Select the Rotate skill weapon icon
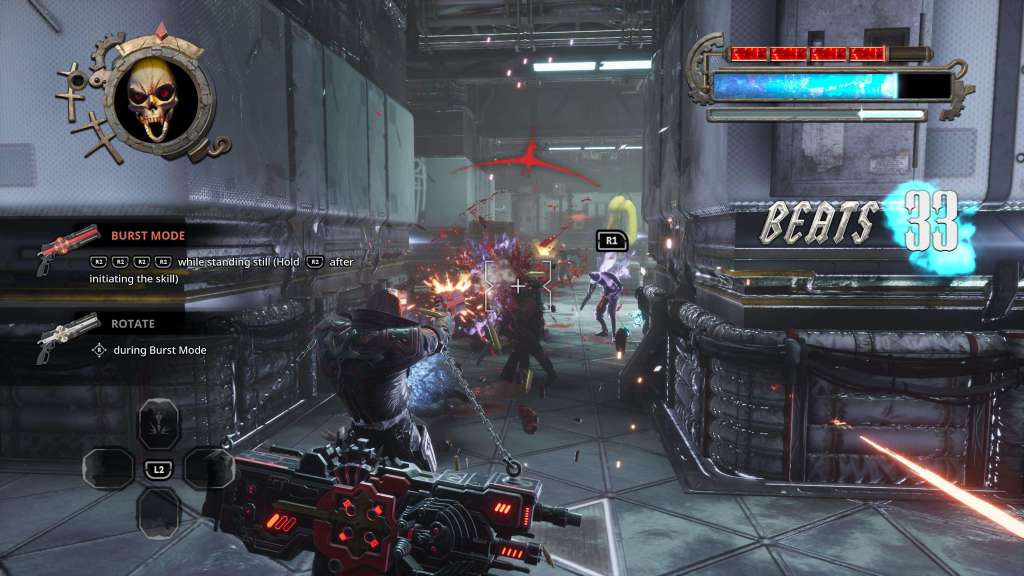The height and width of the screenshot is (576, 1024). [65, 335]
